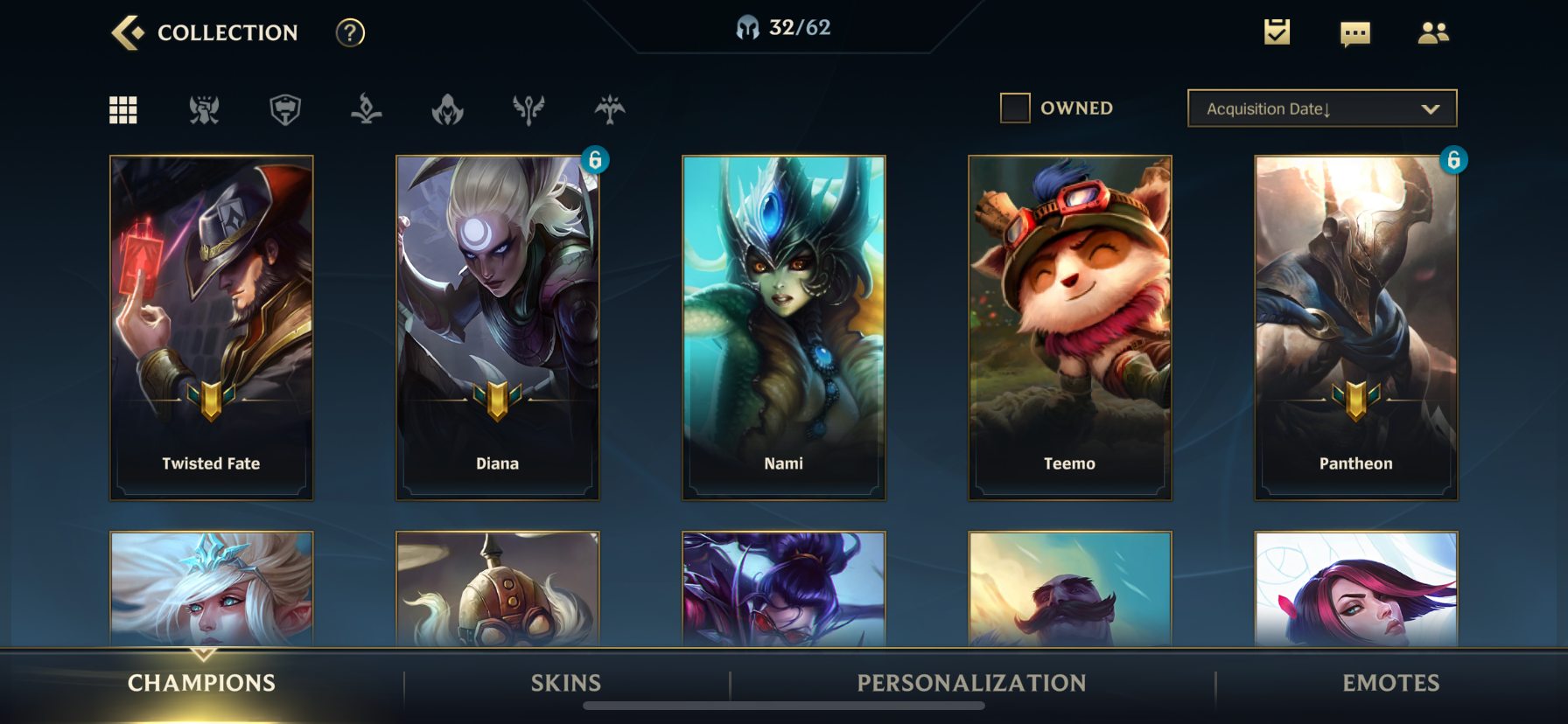
Task: Open the PERSONALIZATION section
Action: 971,683
